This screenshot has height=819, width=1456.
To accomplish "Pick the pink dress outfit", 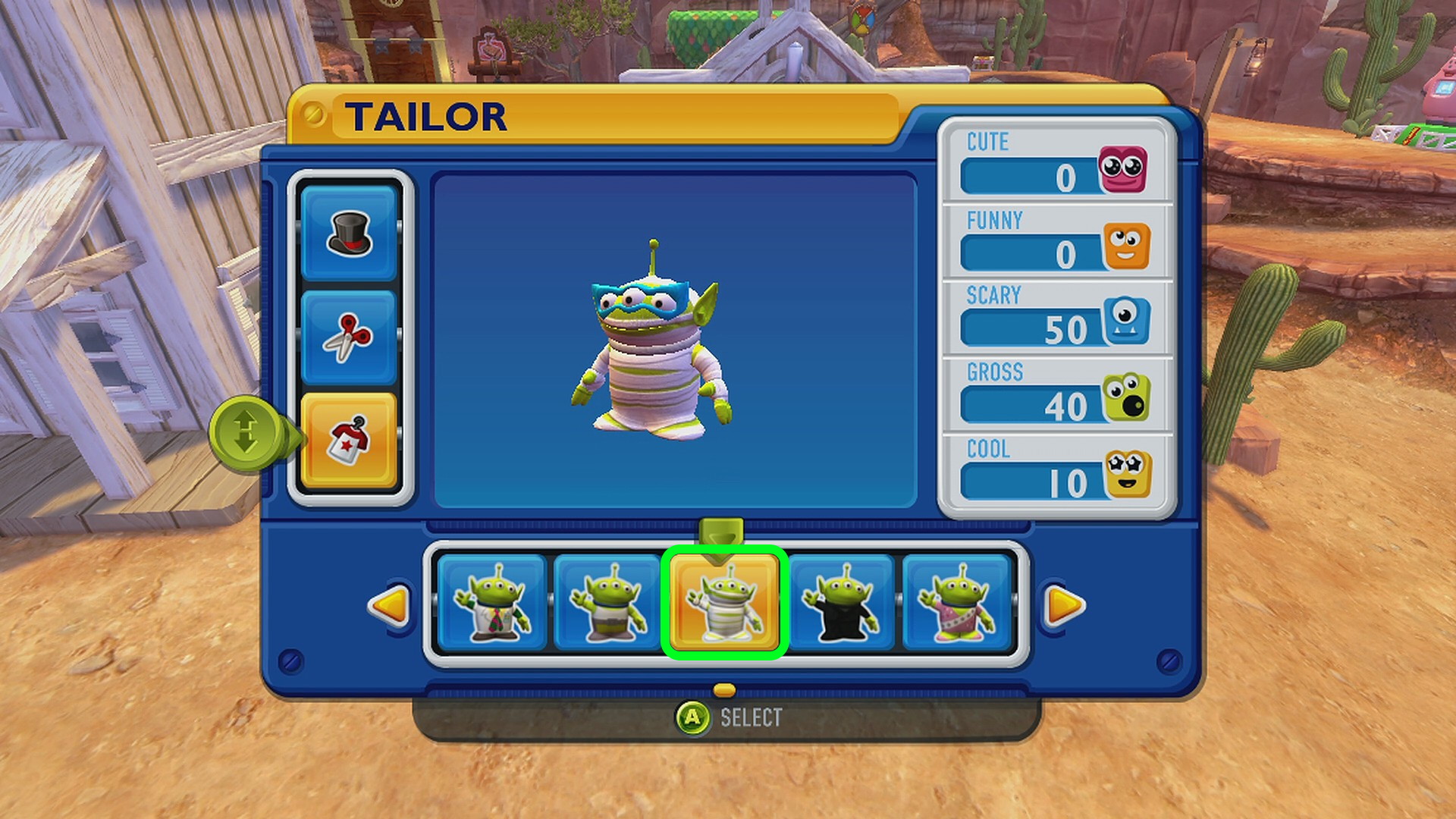I will coord(957,603).
